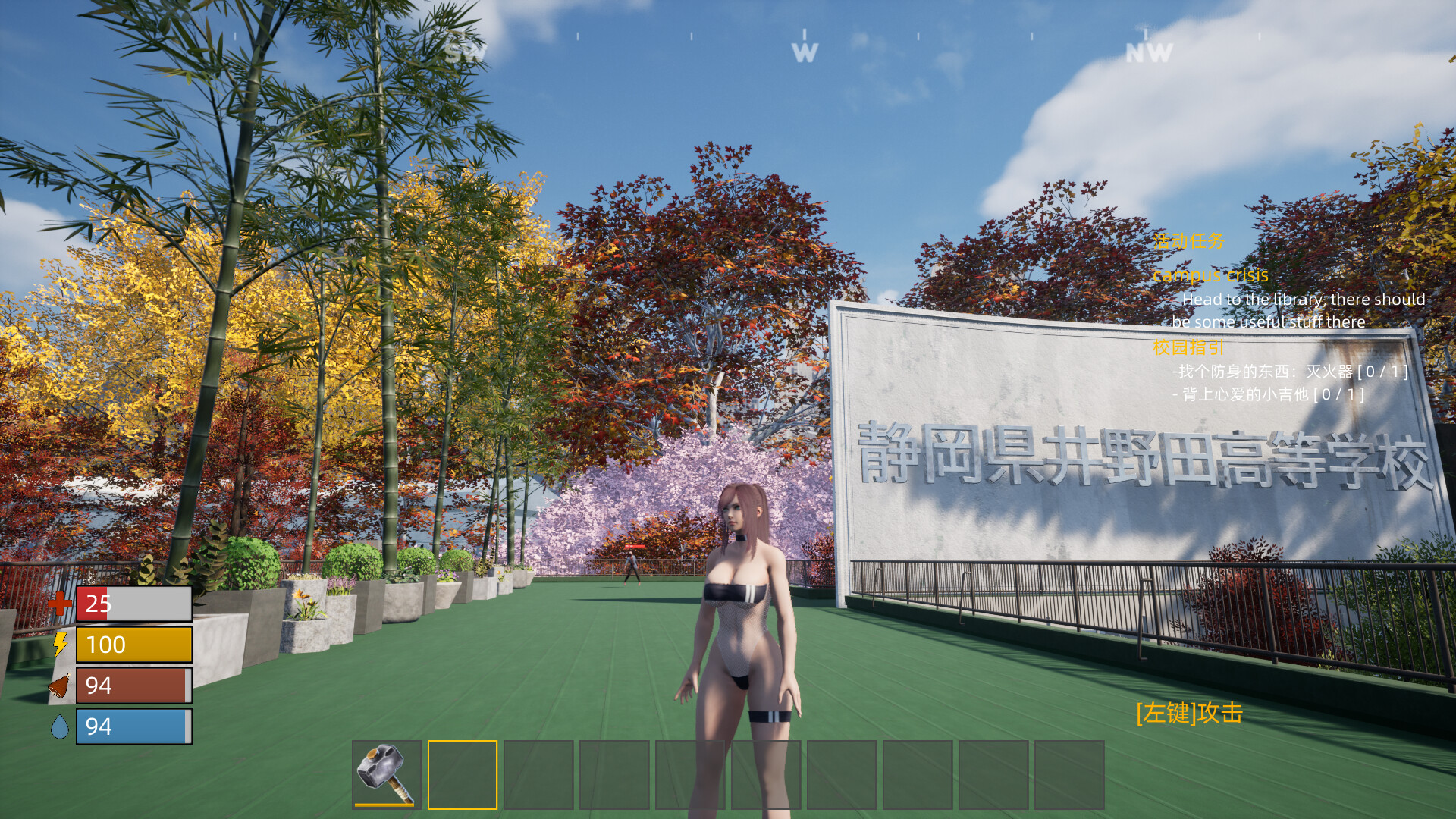Select the highlighted empty second hotbar slot

462,775
